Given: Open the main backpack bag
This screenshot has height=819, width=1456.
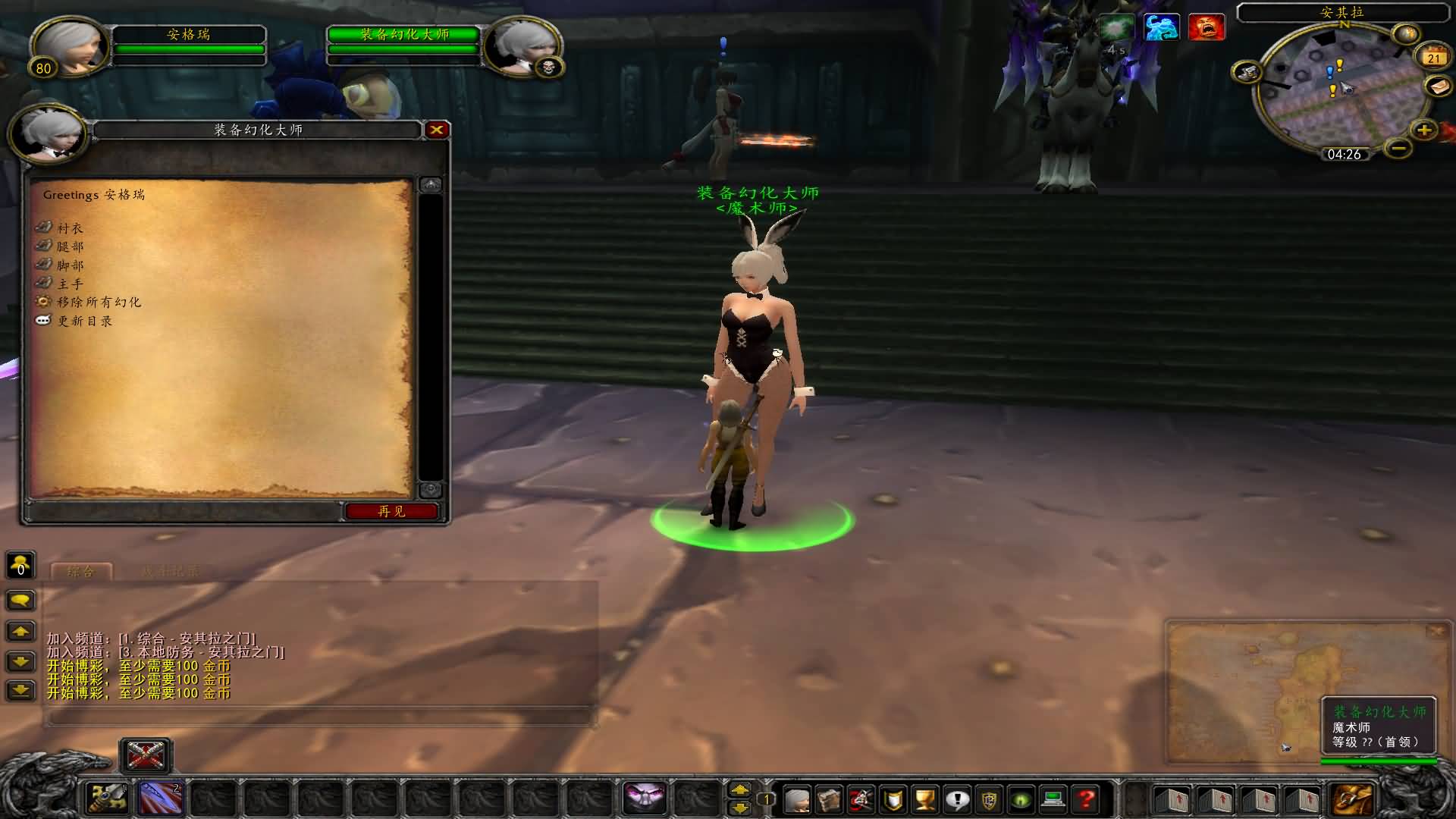Looking at the screenshot, I should (1351, 799).
